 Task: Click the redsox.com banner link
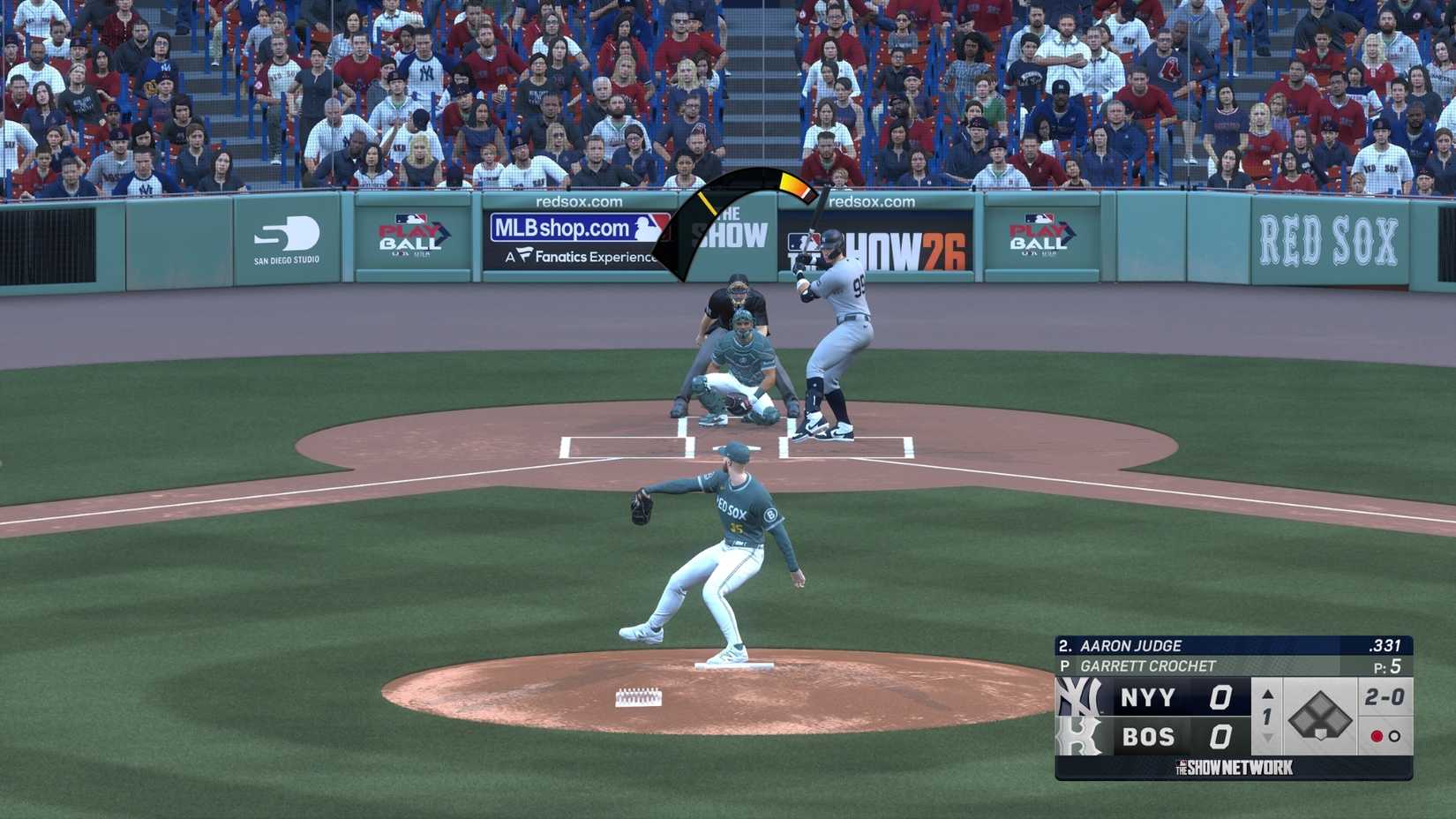[x=578, y=201]
